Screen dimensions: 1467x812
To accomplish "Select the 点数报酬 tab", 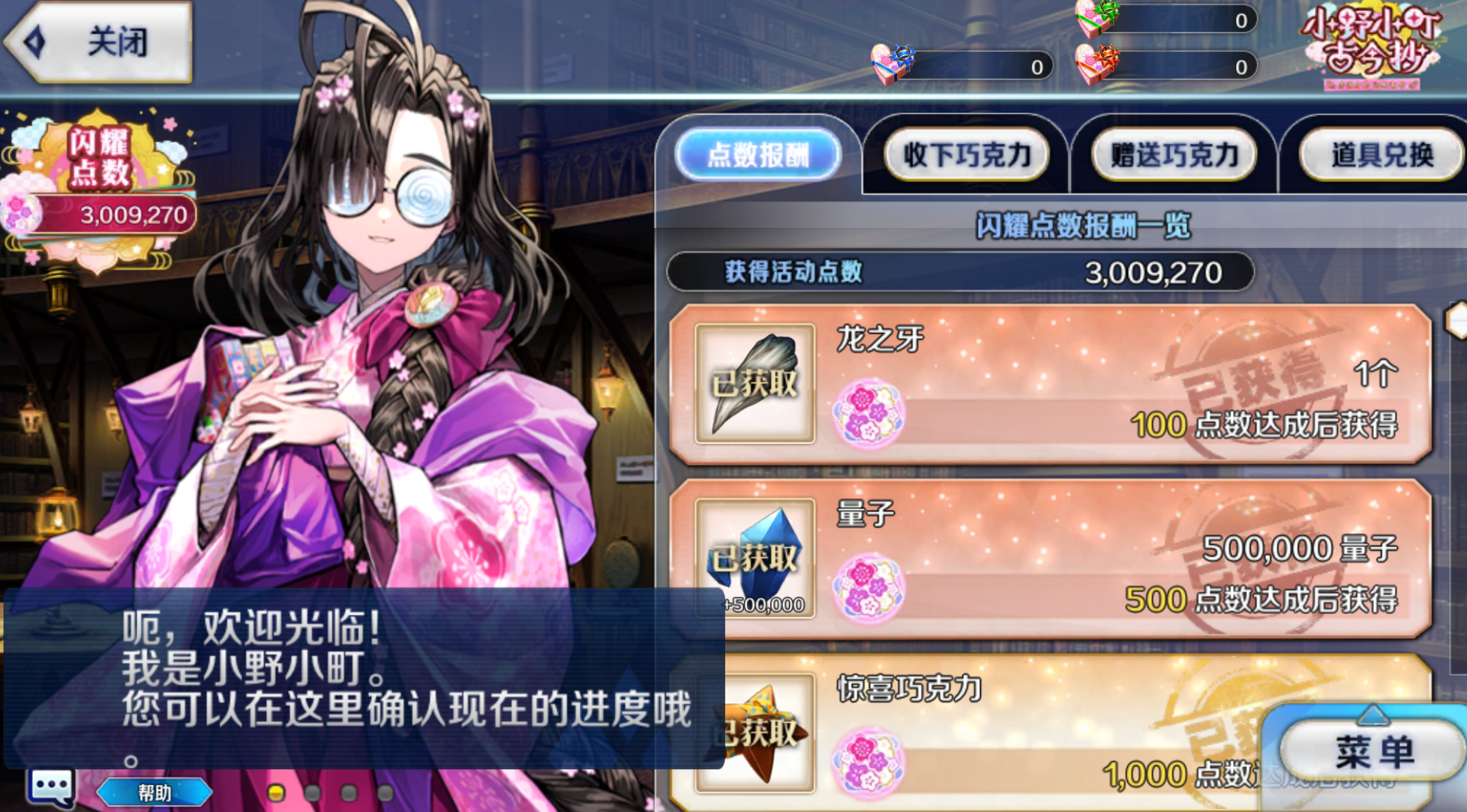I will 759,154.
